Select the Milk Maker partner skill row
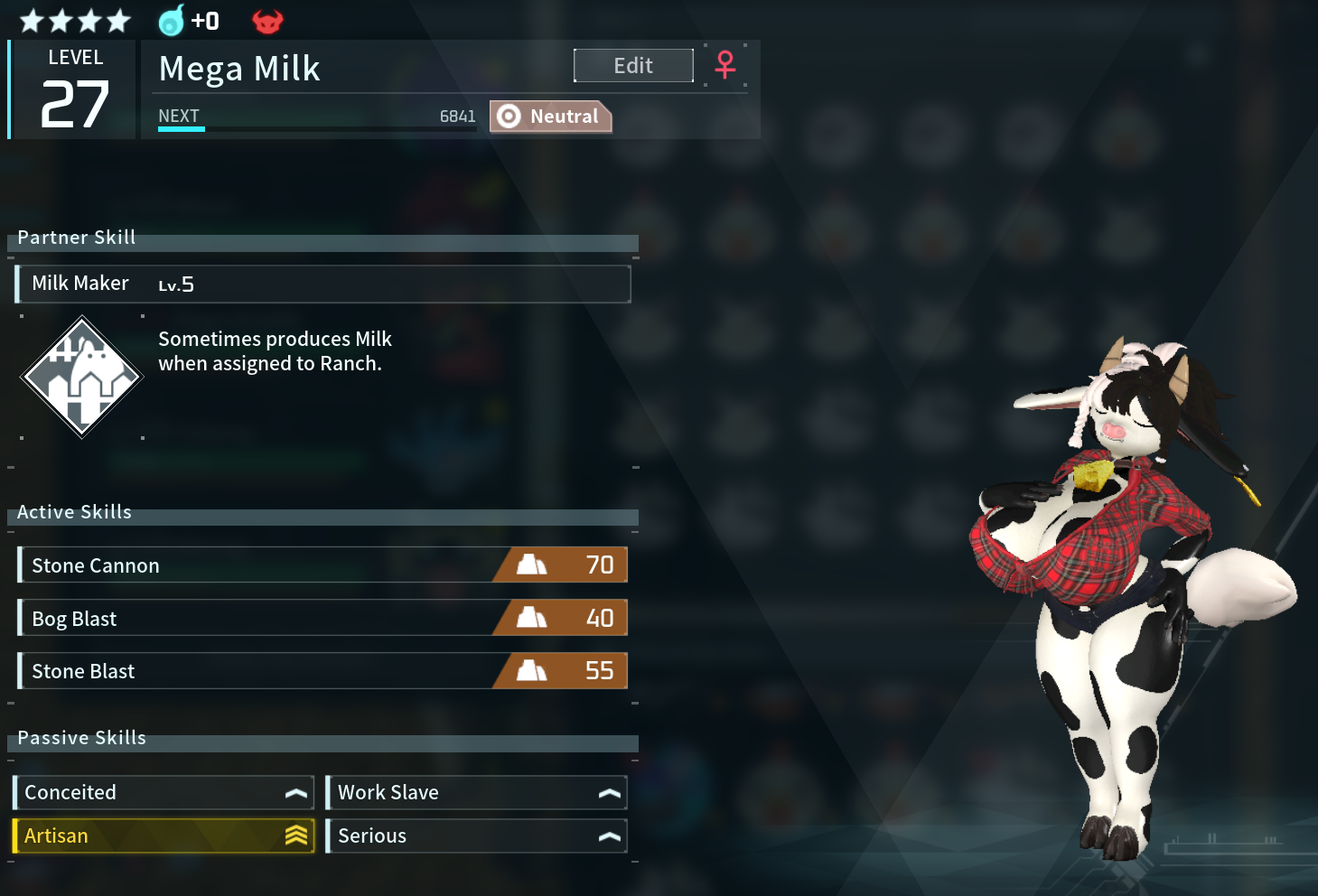 point(322,284)
